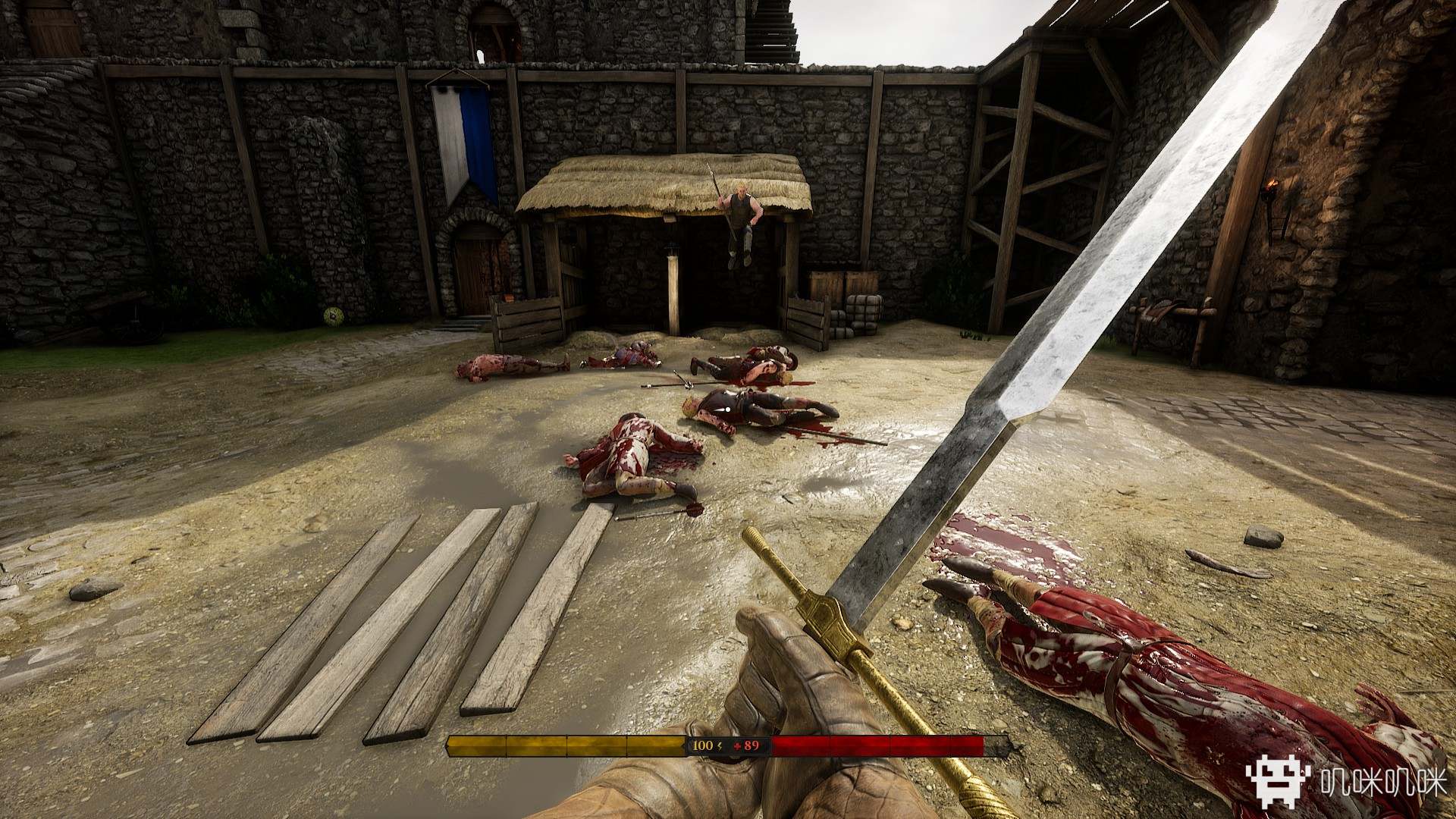Image resolution: width=1456 pixels, height=819 pixels.
Task: Click the lightning stamina icon in the HUD
Action: click(x=719, y=747)
